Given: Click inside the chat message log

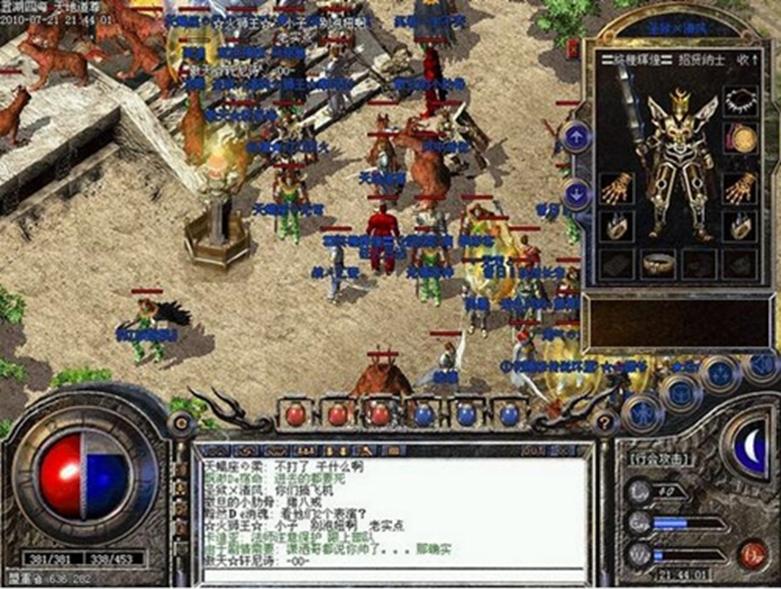Looking at the screenshot, I should pyautogui.click(x=390, y=512).
